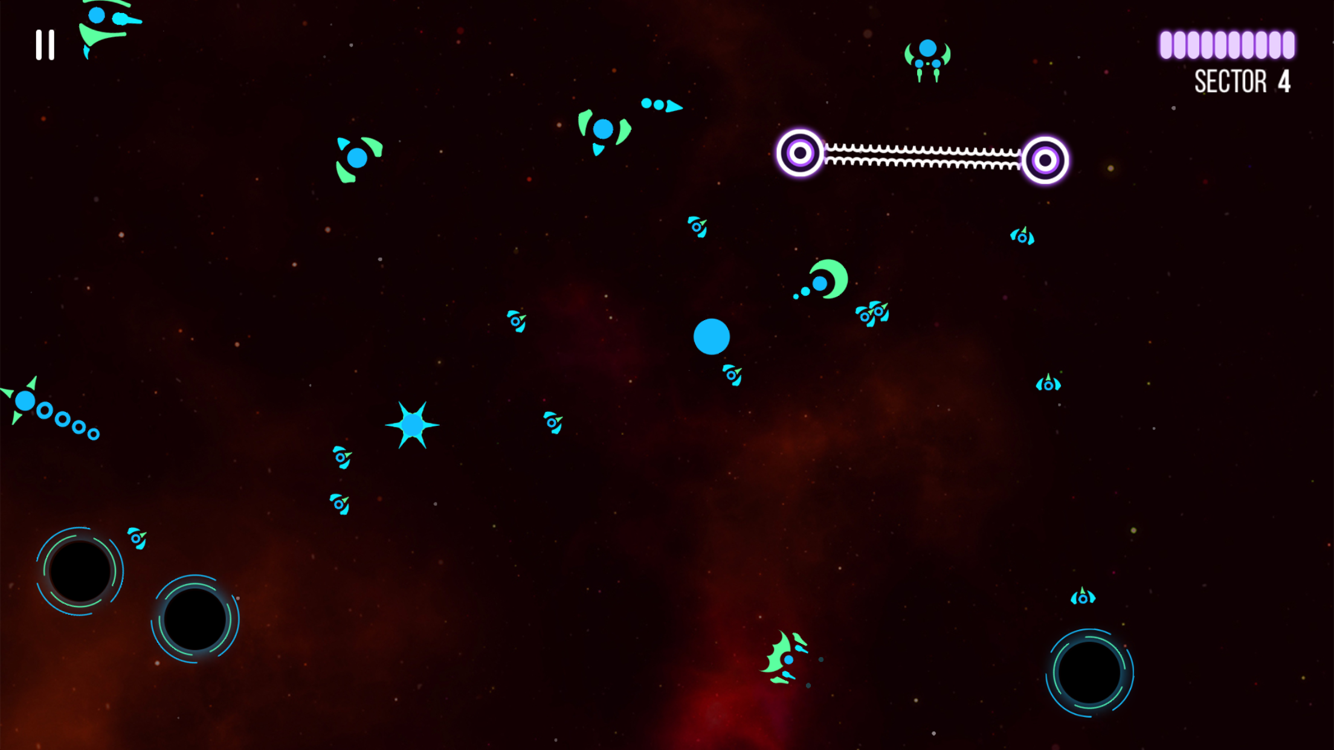
Task: Click the left purple ring of the spinning barrier
Action: click(799, 153)
